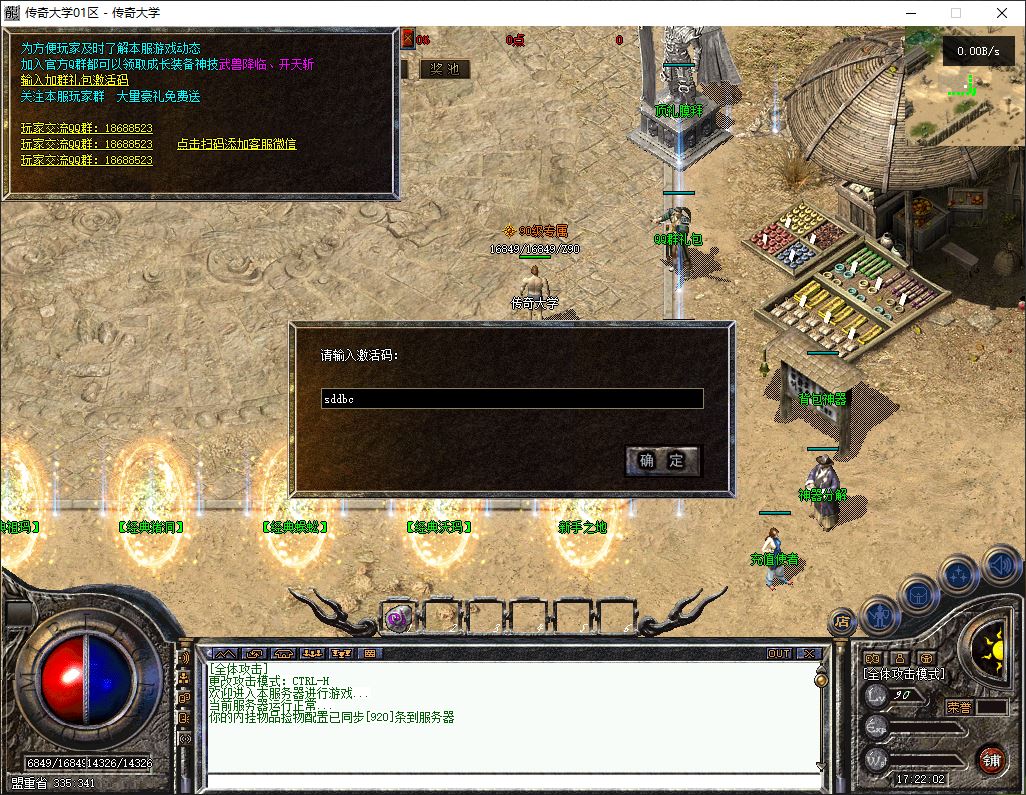Click the 点击扫码添加客服微信 link
Viewport: 1026px width, 795px height.
(x=236, y=144)
